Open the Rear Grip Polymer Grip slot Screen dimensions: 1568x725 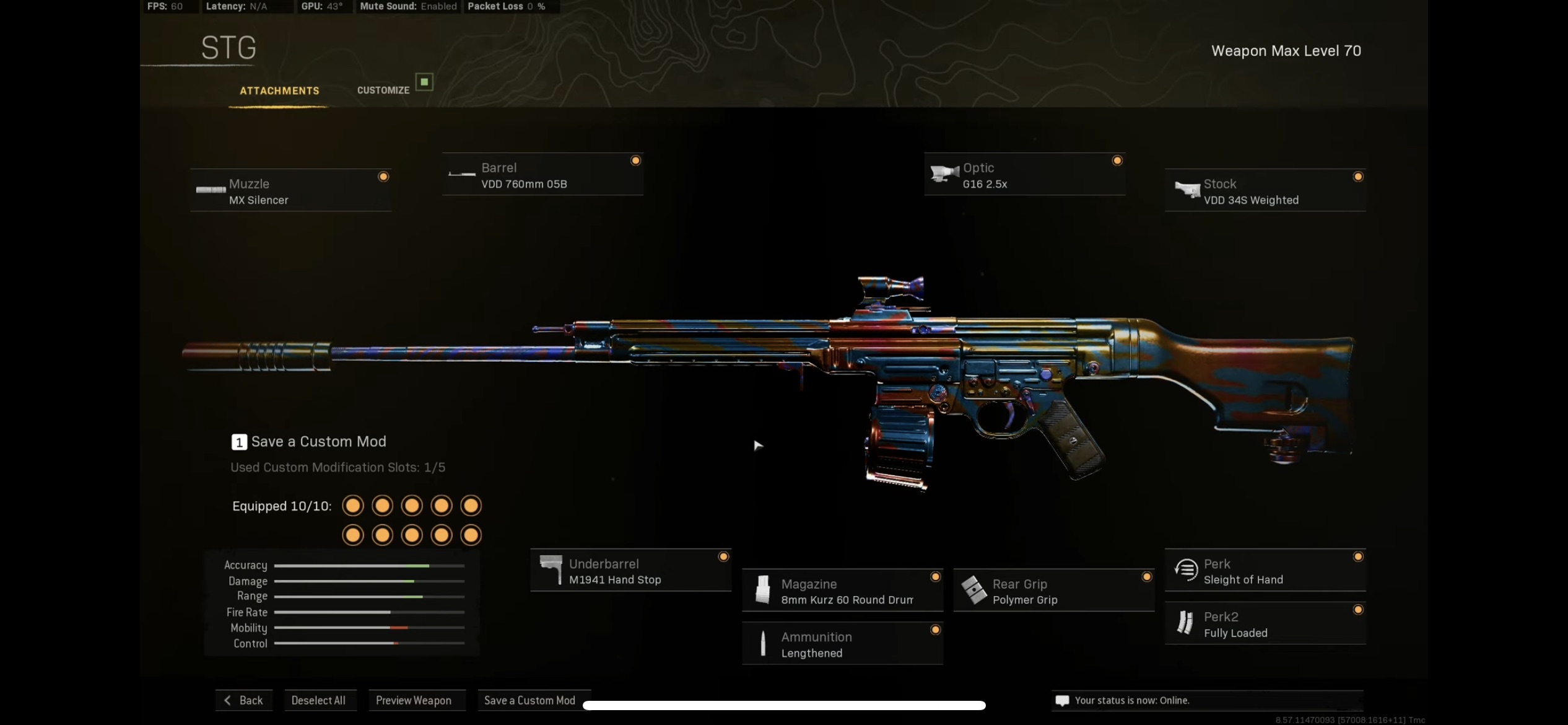pyautogui.click(x=1053, y=591)
